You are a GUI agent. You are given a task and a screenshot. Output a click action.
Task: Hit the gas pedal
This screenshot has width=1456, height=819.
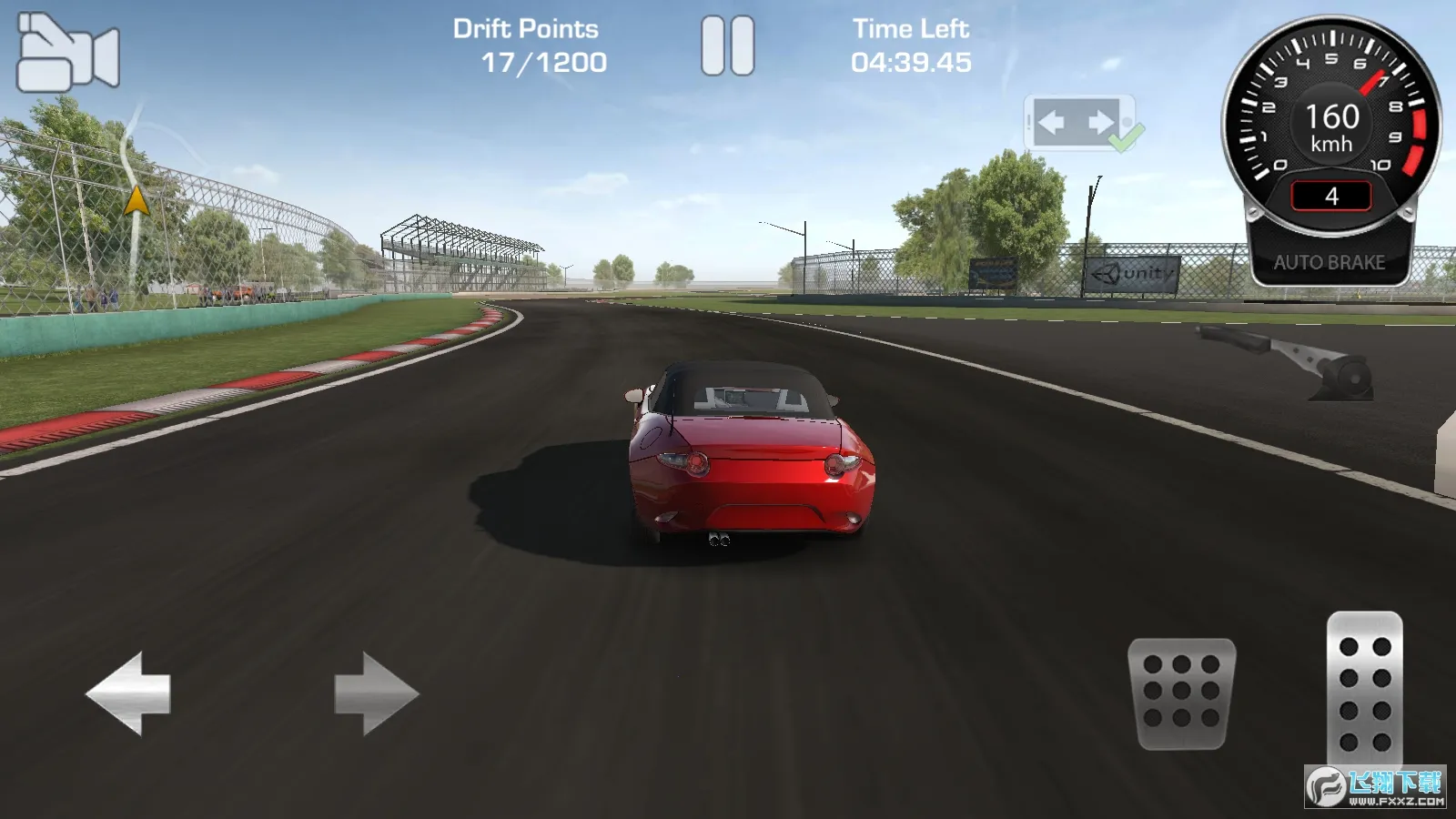(1364, 689)
